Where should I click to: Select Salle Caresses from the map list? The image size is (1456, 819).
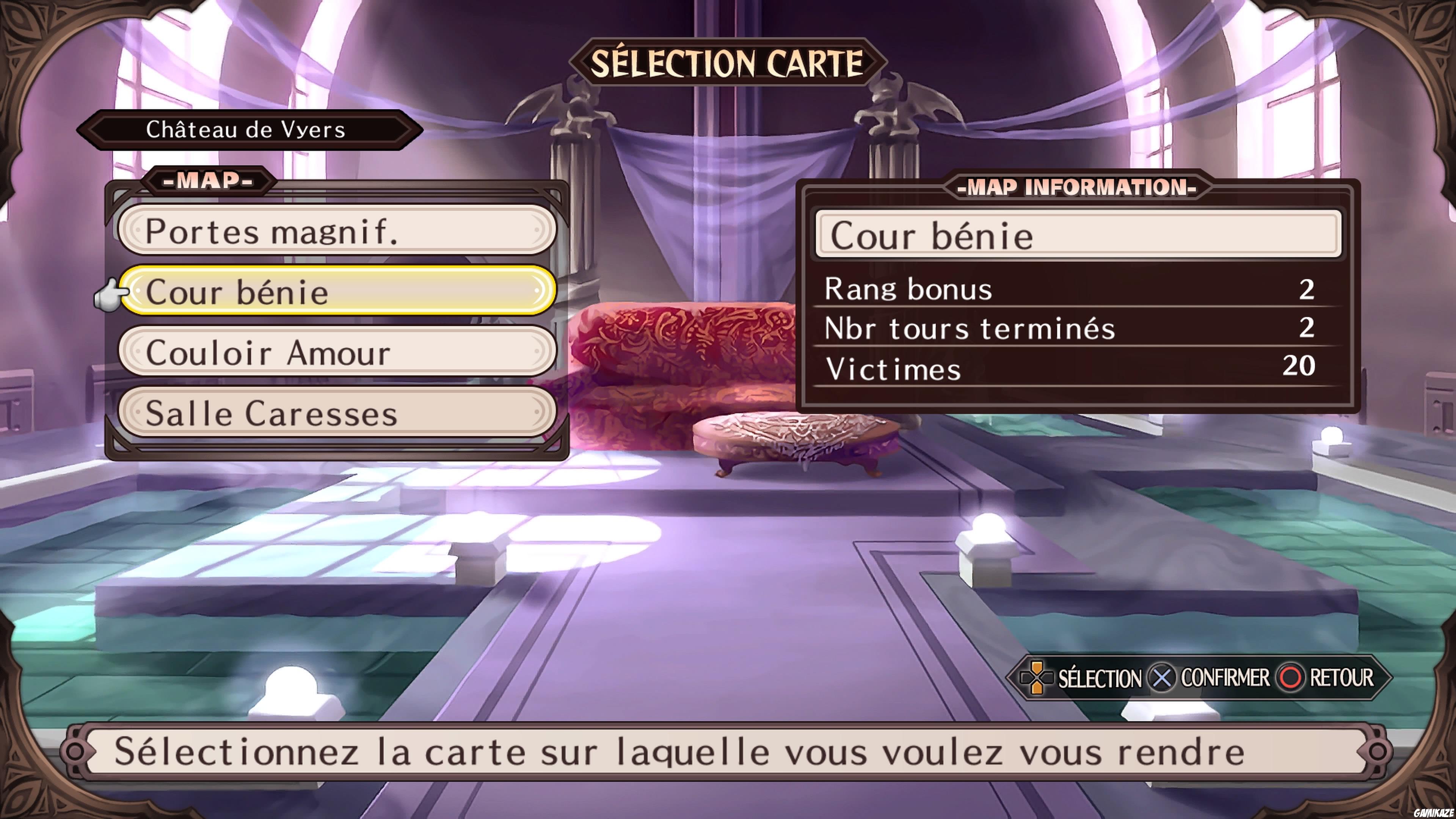(339, 415)
